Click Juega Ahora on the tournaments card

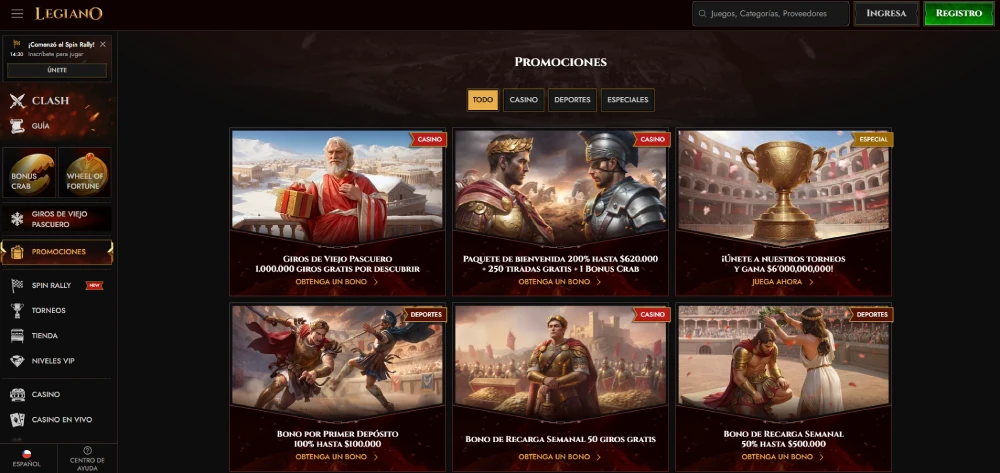pos(784,282)
